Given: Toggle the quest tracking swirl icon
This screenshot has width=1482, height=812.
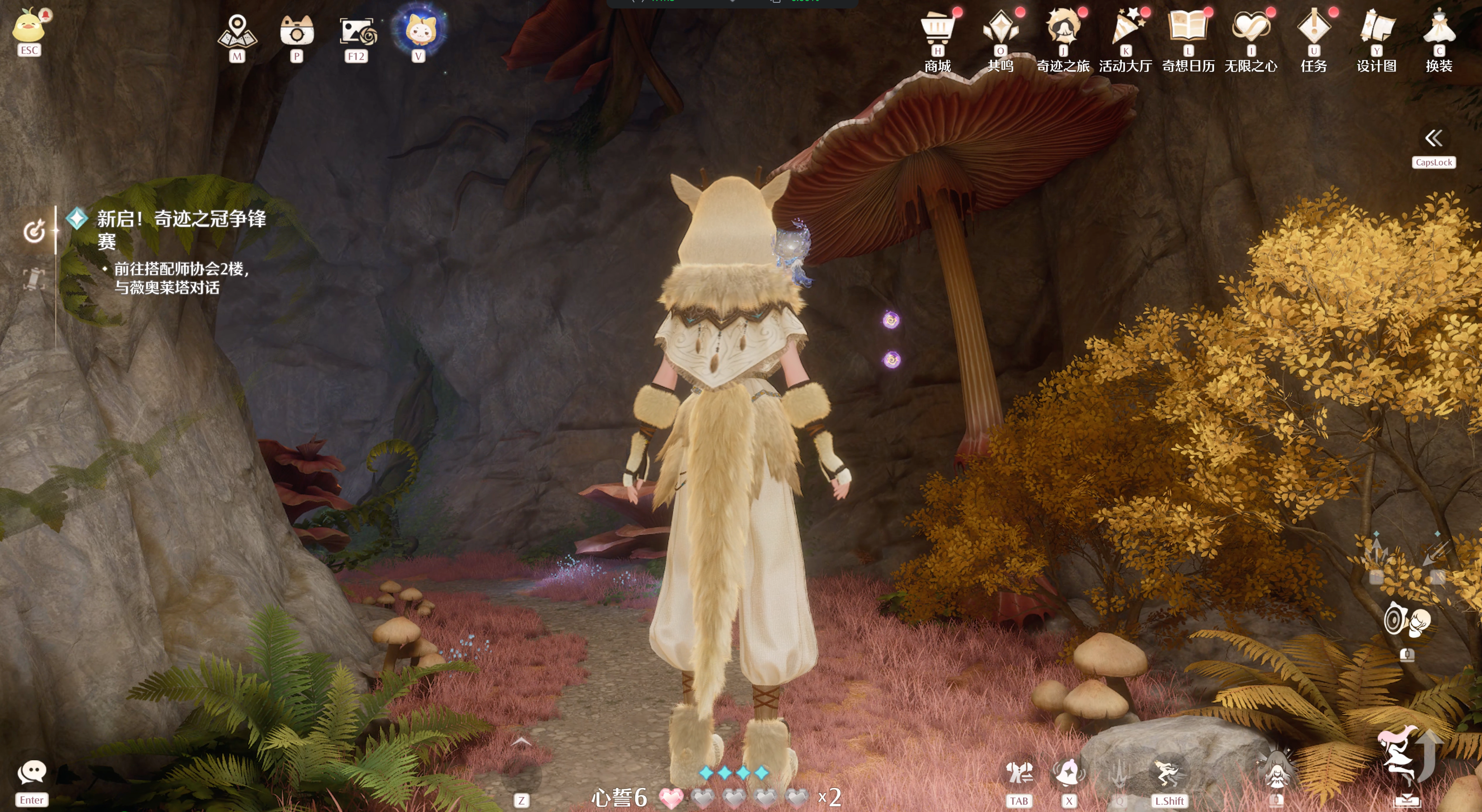Looking at the screenshot, I should click(34, 231).
